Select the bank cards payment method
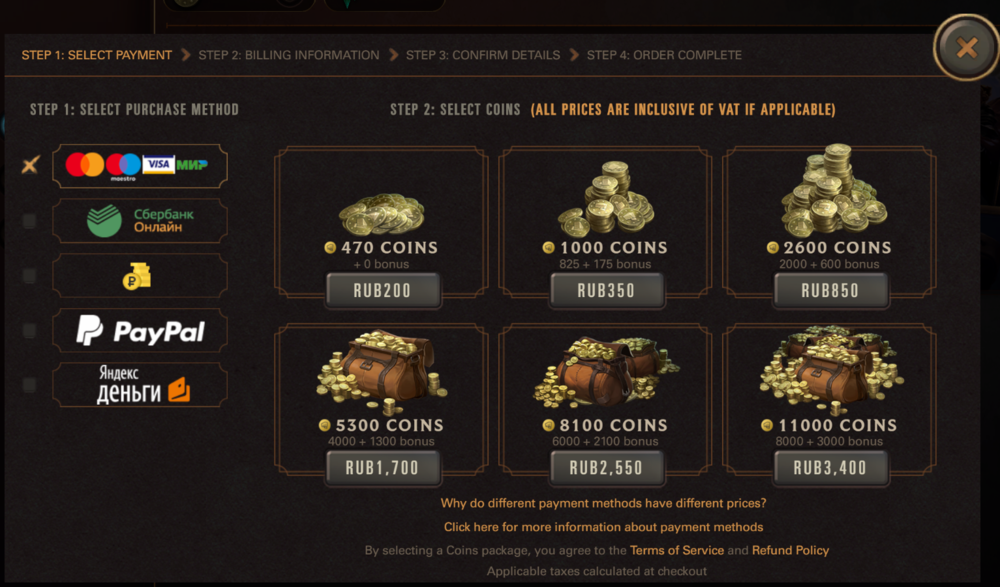This screenshot has height=587, width=1000. [140, 165]
